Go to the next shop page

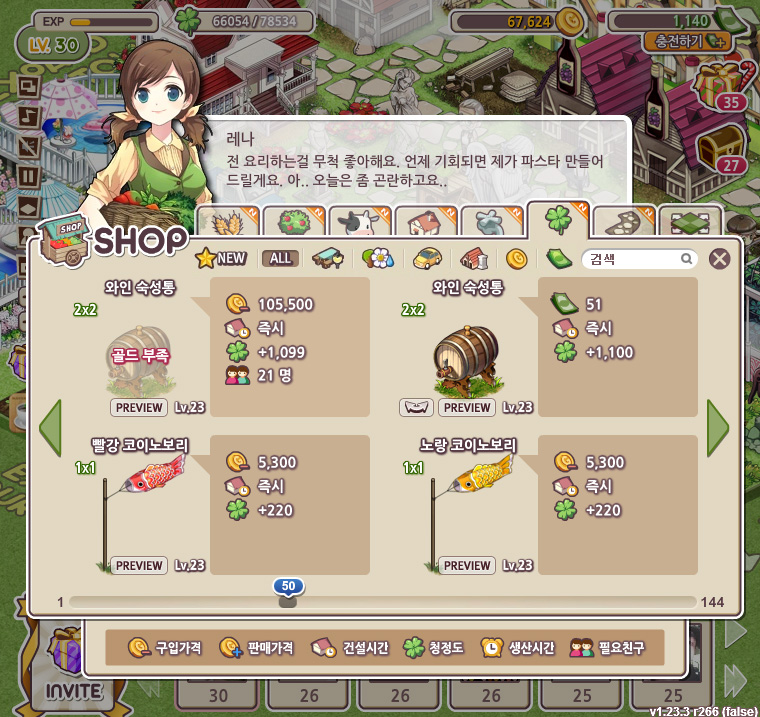pyautogui.click(x=717, y=428)
